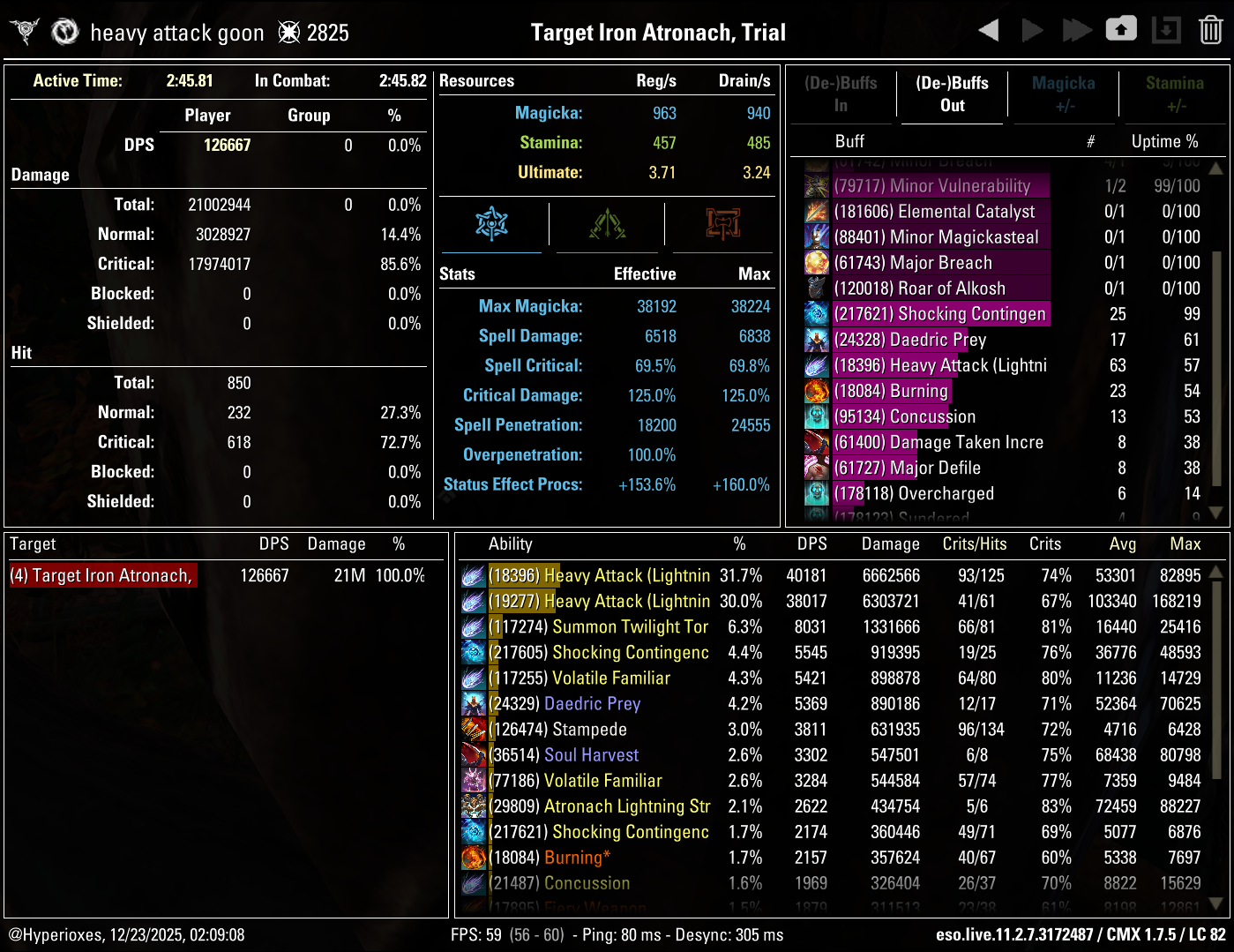The image size is (1234, 952).
Task: Toggle the Stamina +/- buff view
Action: coord(1174,94)
